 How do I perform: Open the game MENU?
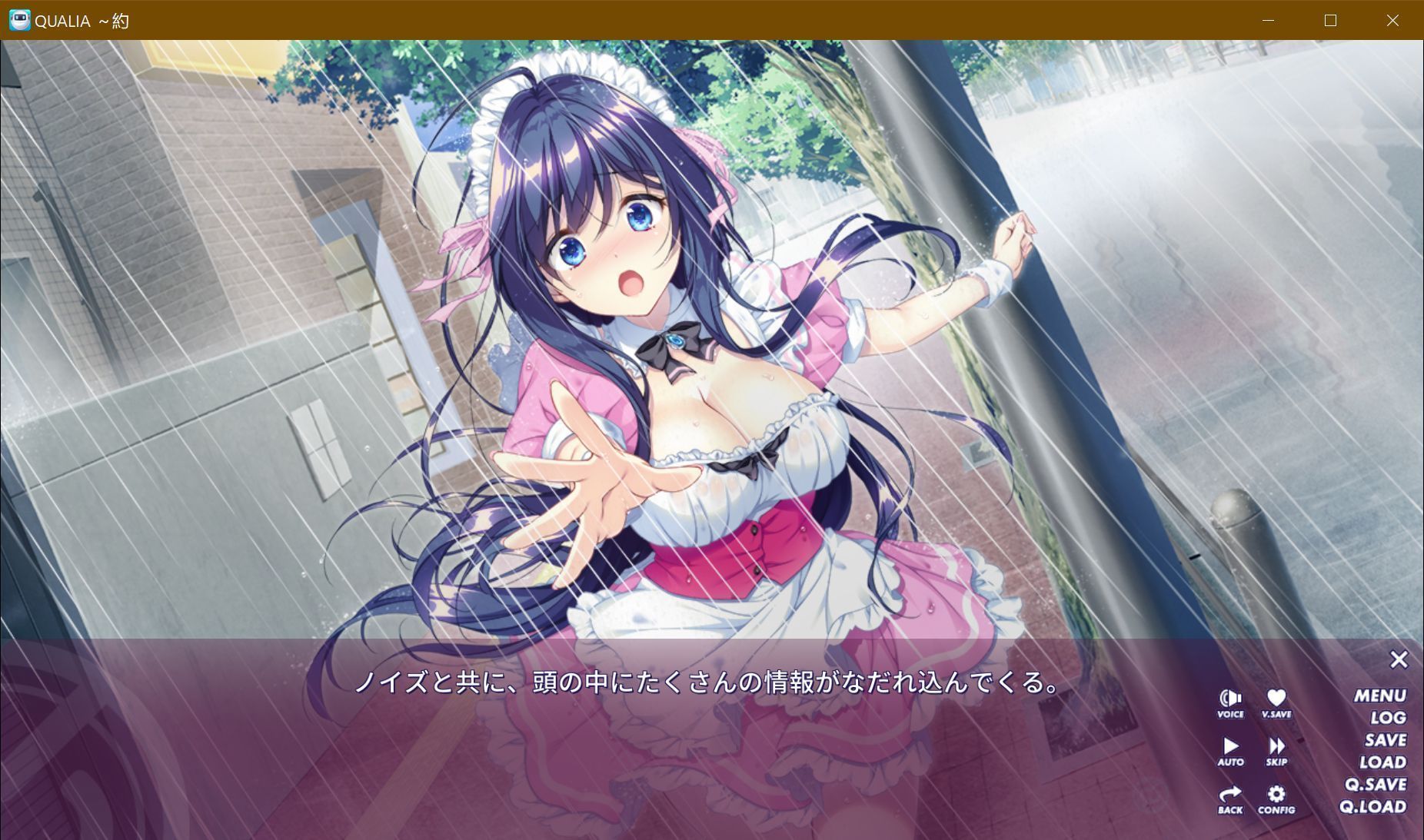pyautogui.click(x=1381, y=696)
